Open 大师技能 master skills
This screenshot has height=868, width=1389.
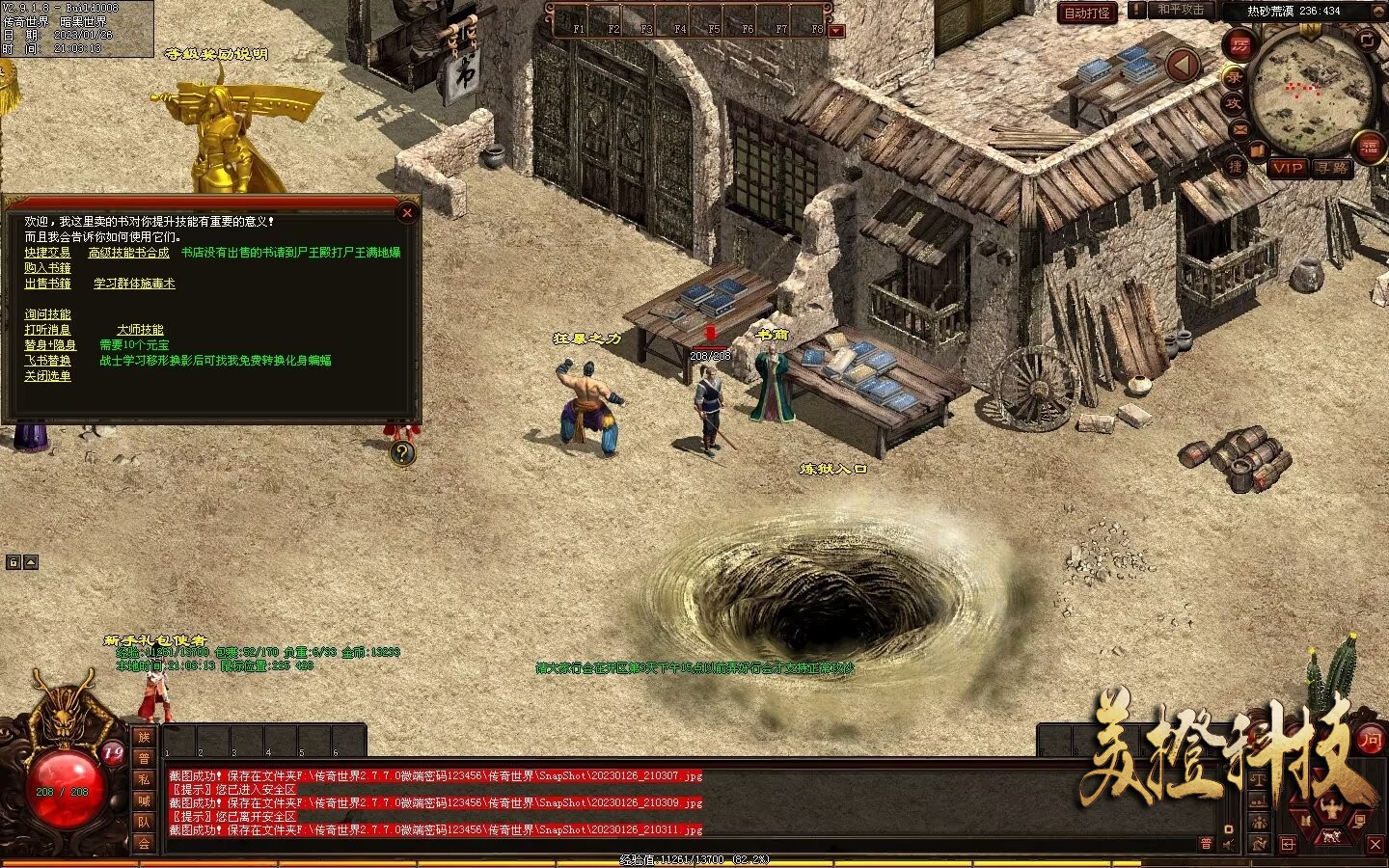tap(140, 330)
